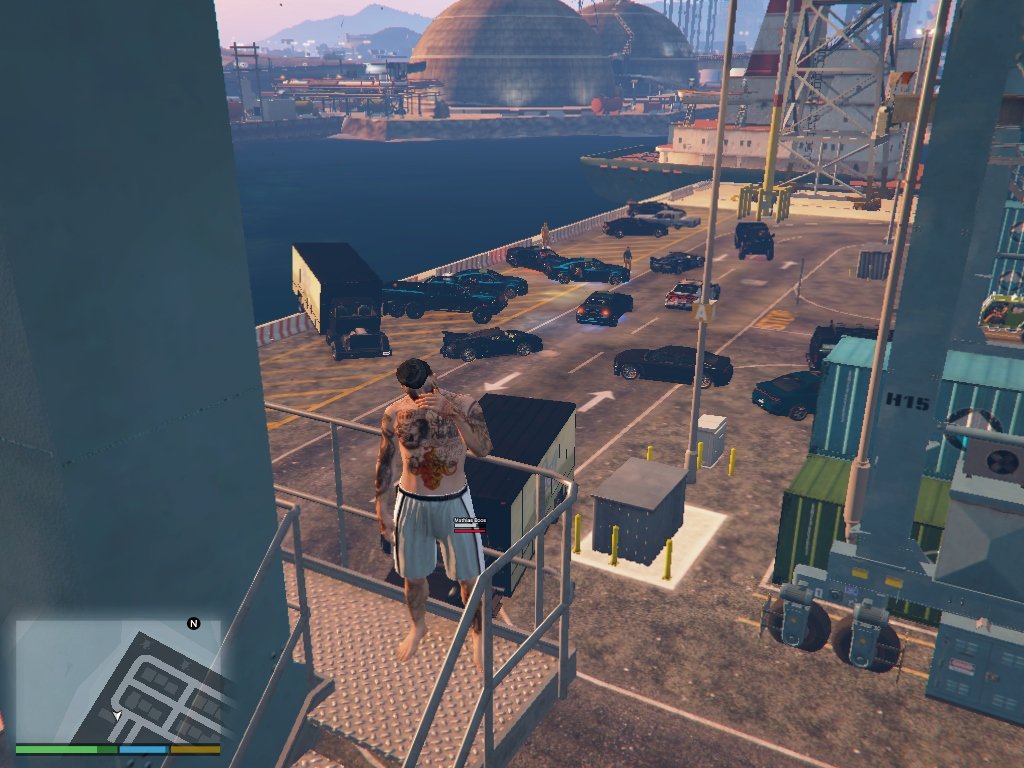Click the white player arrow on minimap
Viewport: 1024px width, 768px height.
point(117,716)
